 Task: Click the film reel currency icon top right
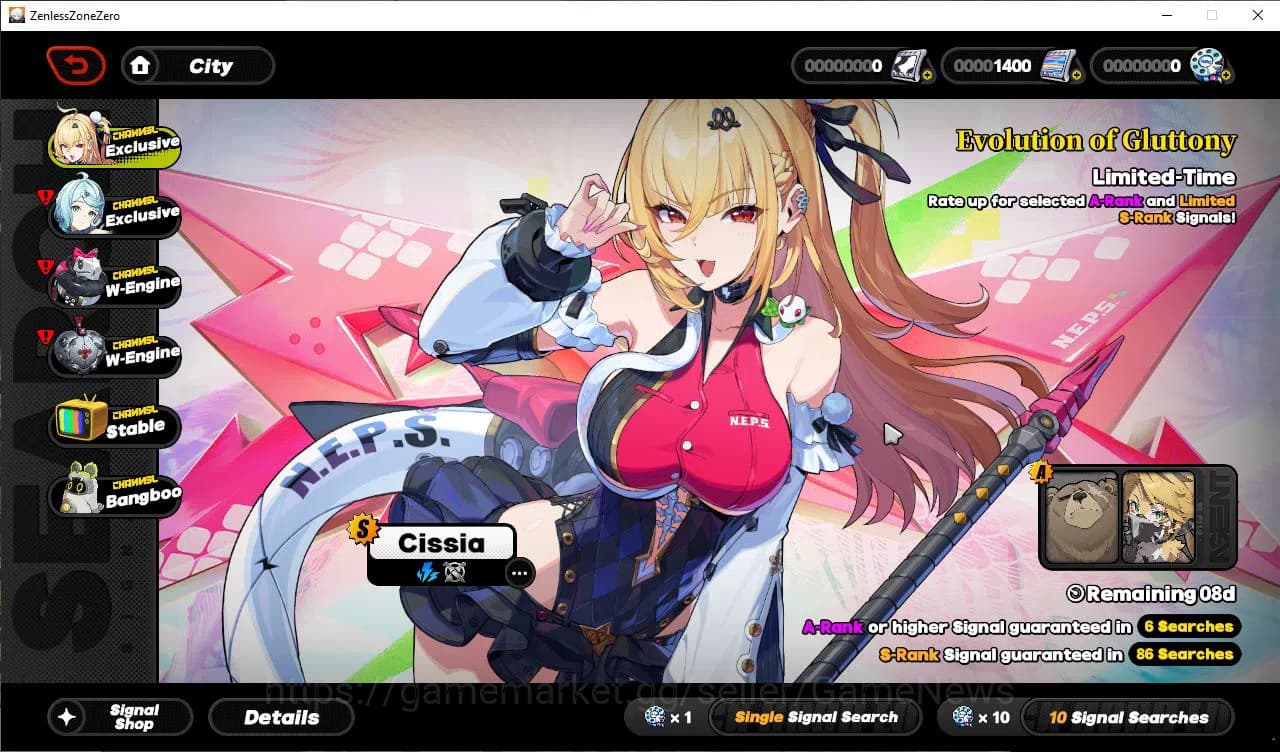(x=1205, y=64)
